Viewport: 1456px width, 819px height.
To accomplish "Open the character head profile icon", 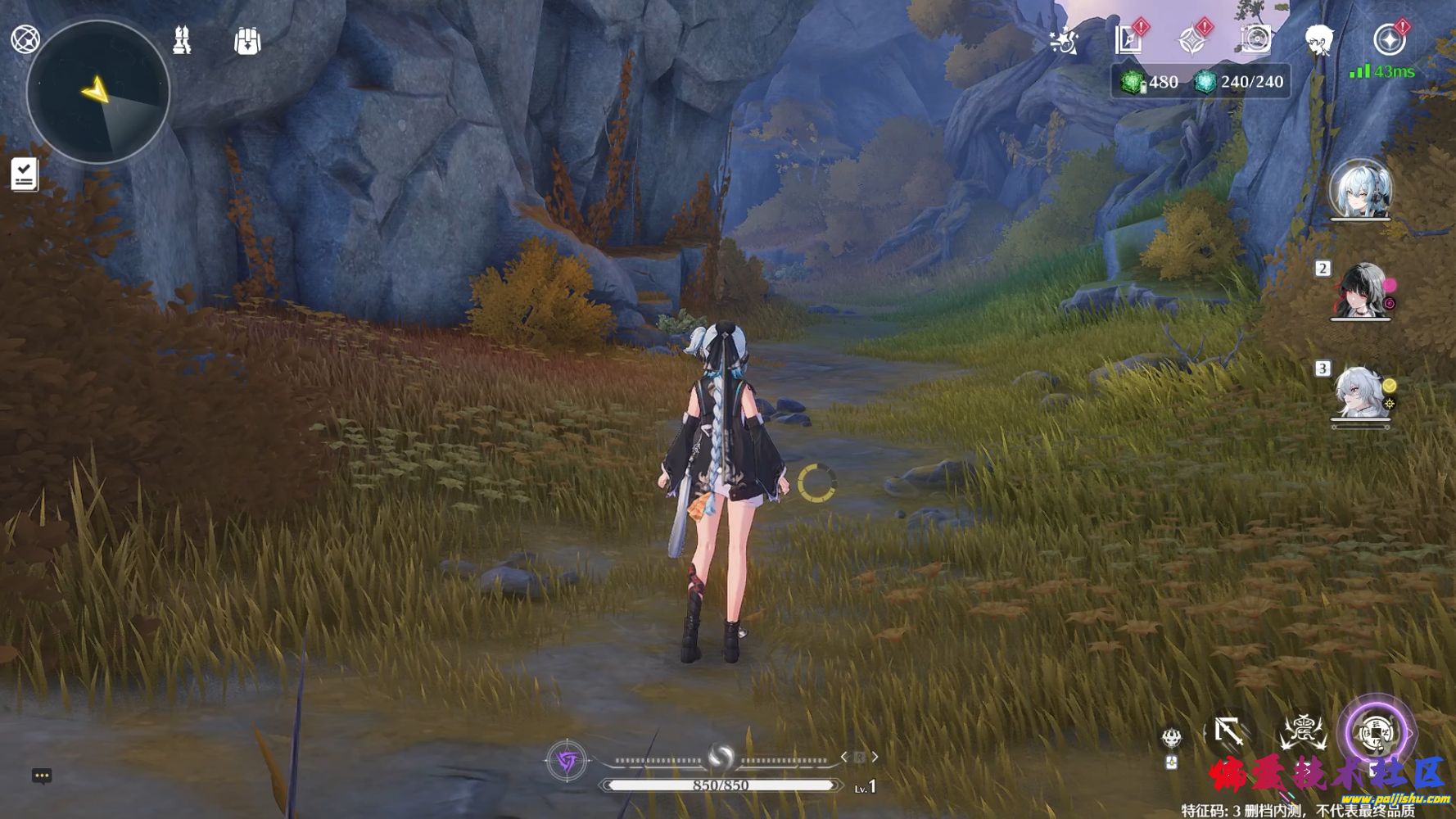I will 1318,39.
